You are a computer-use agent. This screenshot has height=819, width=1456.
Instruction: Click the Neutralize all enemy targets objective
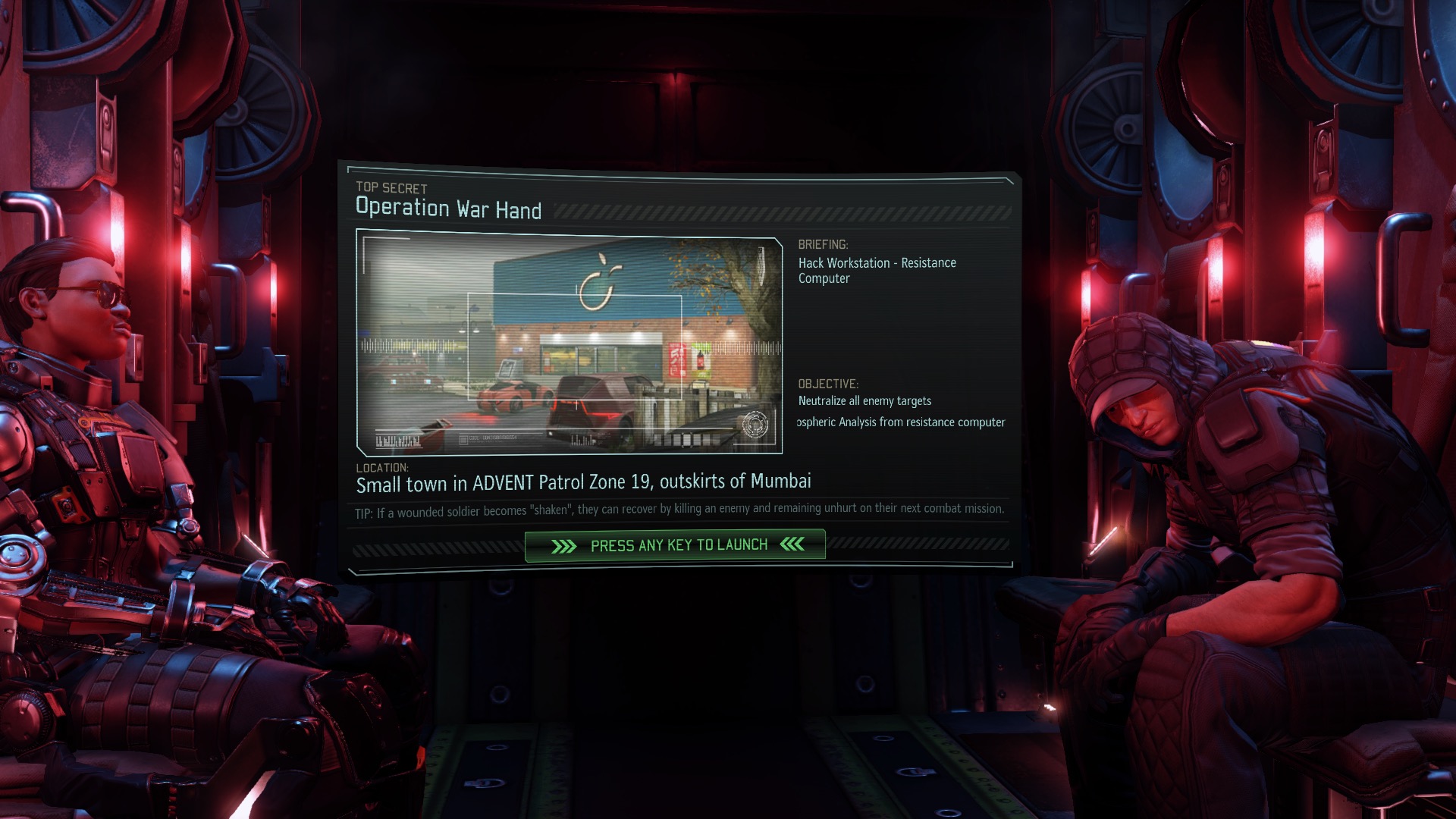point(864,400)
